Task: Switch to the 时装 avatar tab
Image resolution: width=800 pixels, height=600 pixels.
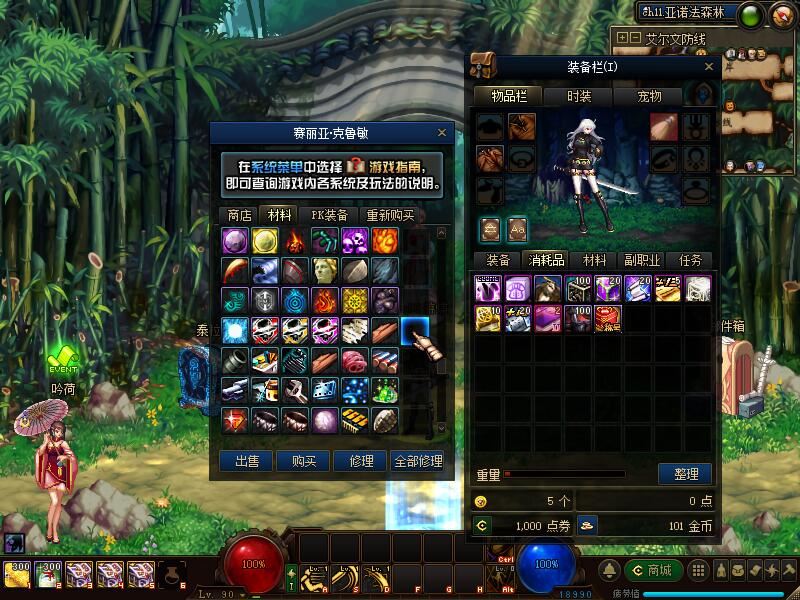Action: click(x=579, y=96)
